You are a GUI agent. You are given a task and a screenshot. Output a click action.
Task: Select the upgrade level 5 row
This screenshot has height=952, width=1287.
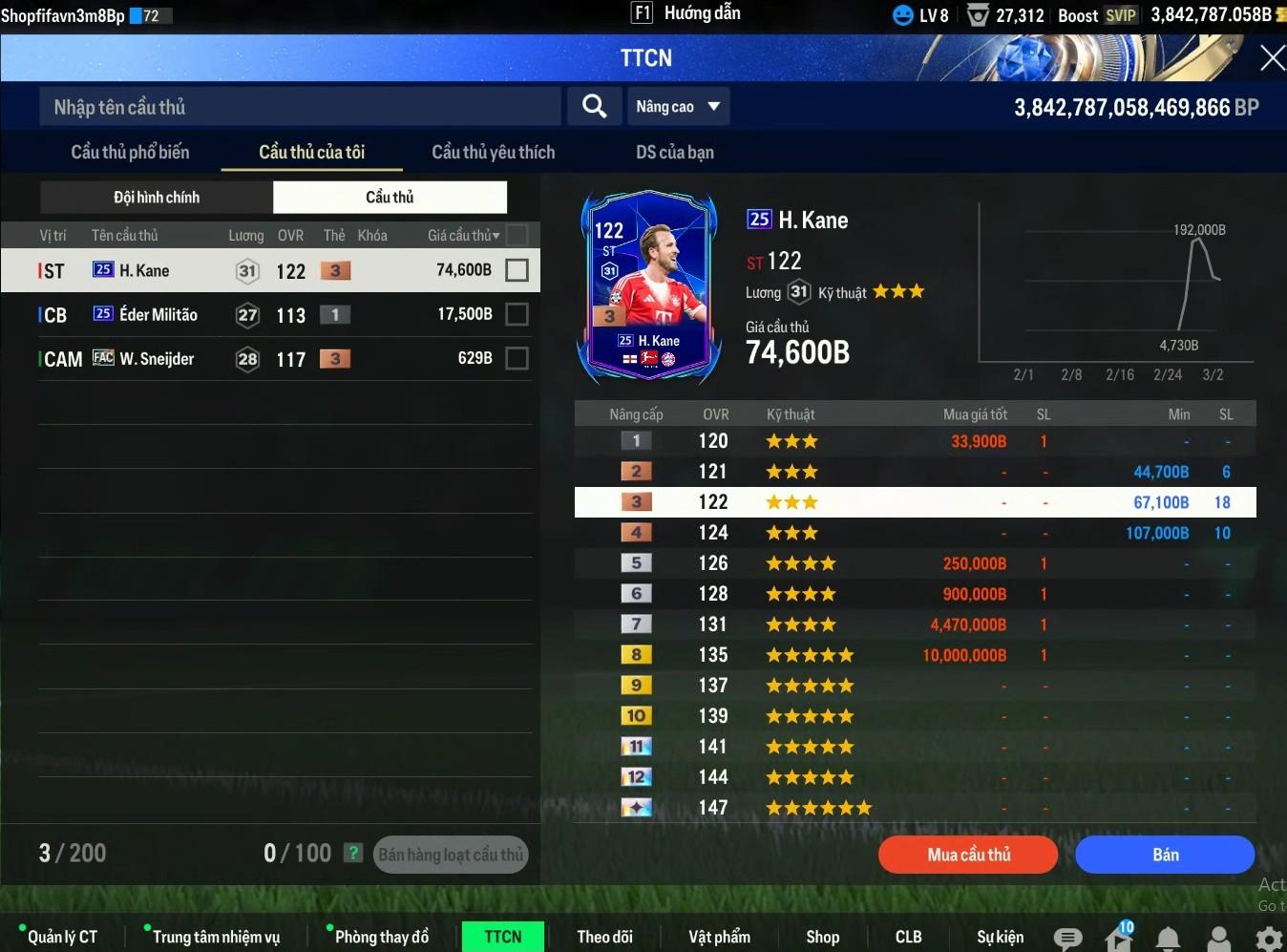coord(915,563)
